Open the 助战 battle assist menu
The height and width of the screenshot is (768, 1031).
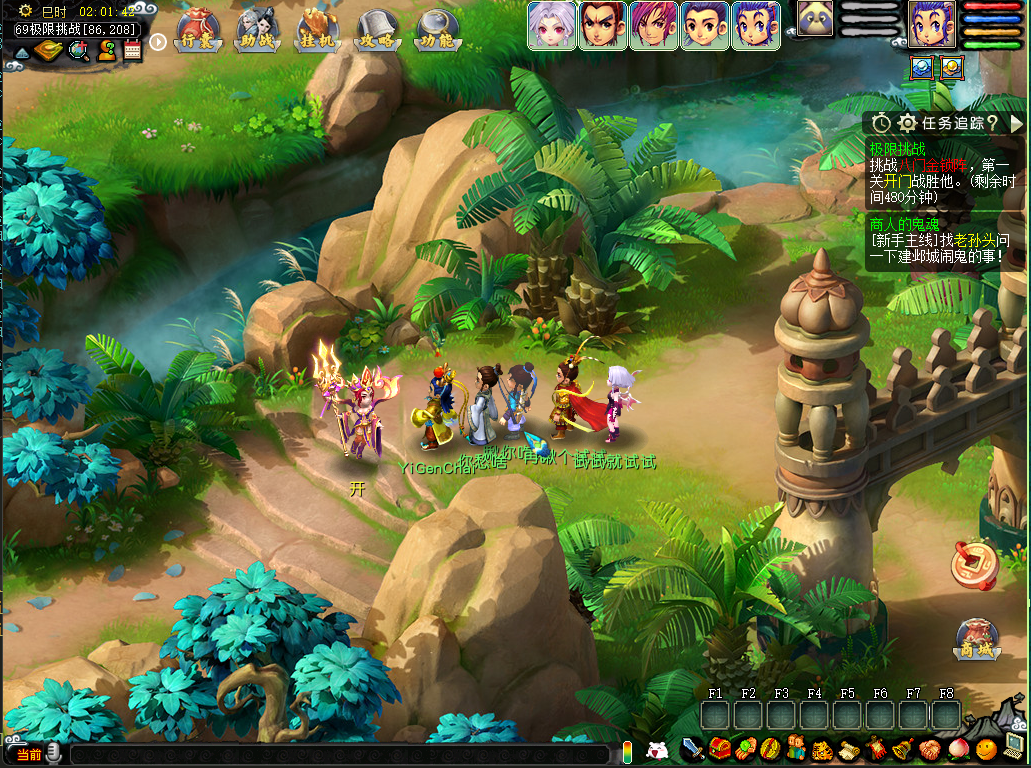click(258, 30)
